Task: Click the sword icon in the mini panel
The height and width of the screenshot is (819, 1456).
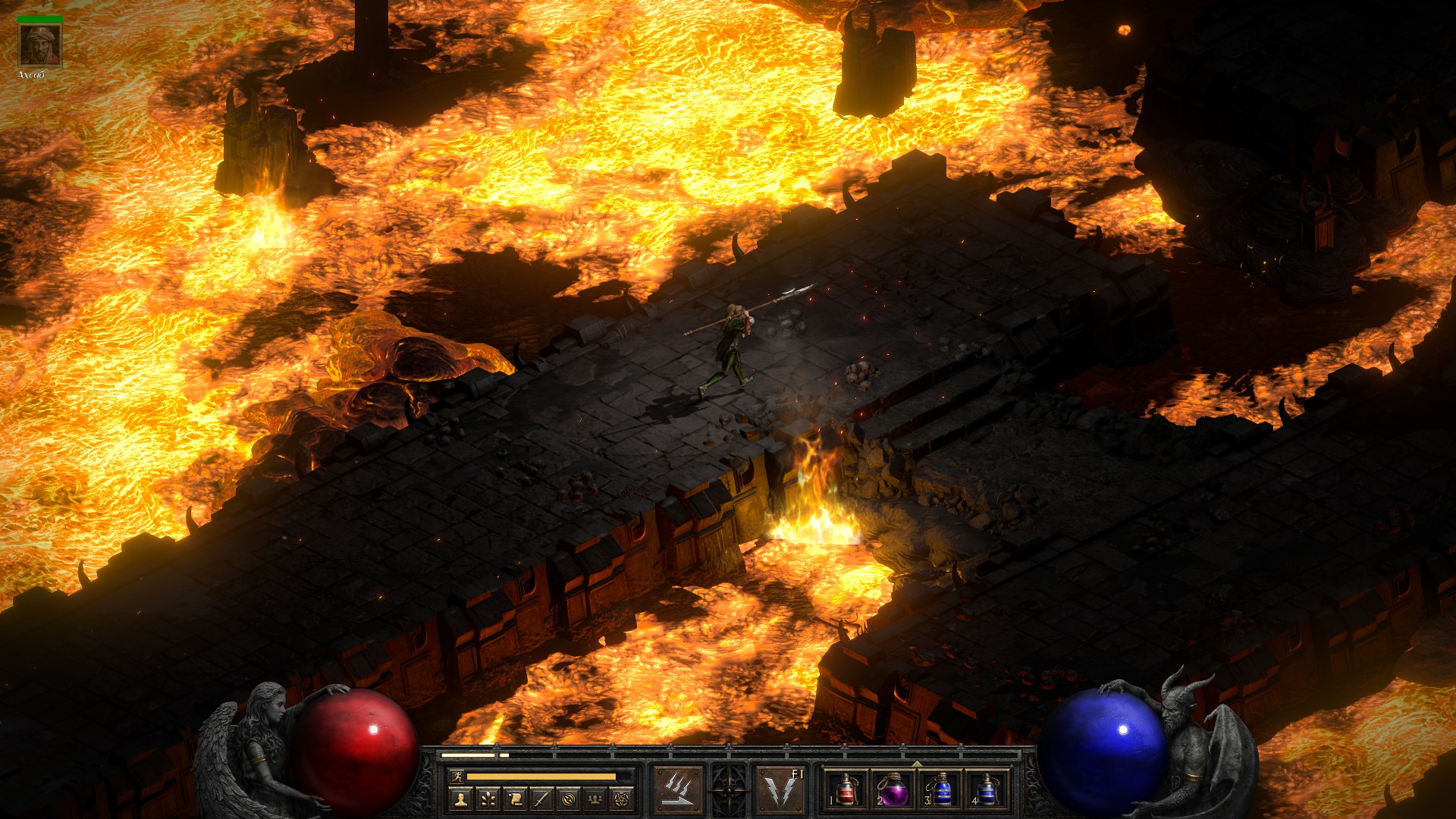Action: (x=541, y=799)
